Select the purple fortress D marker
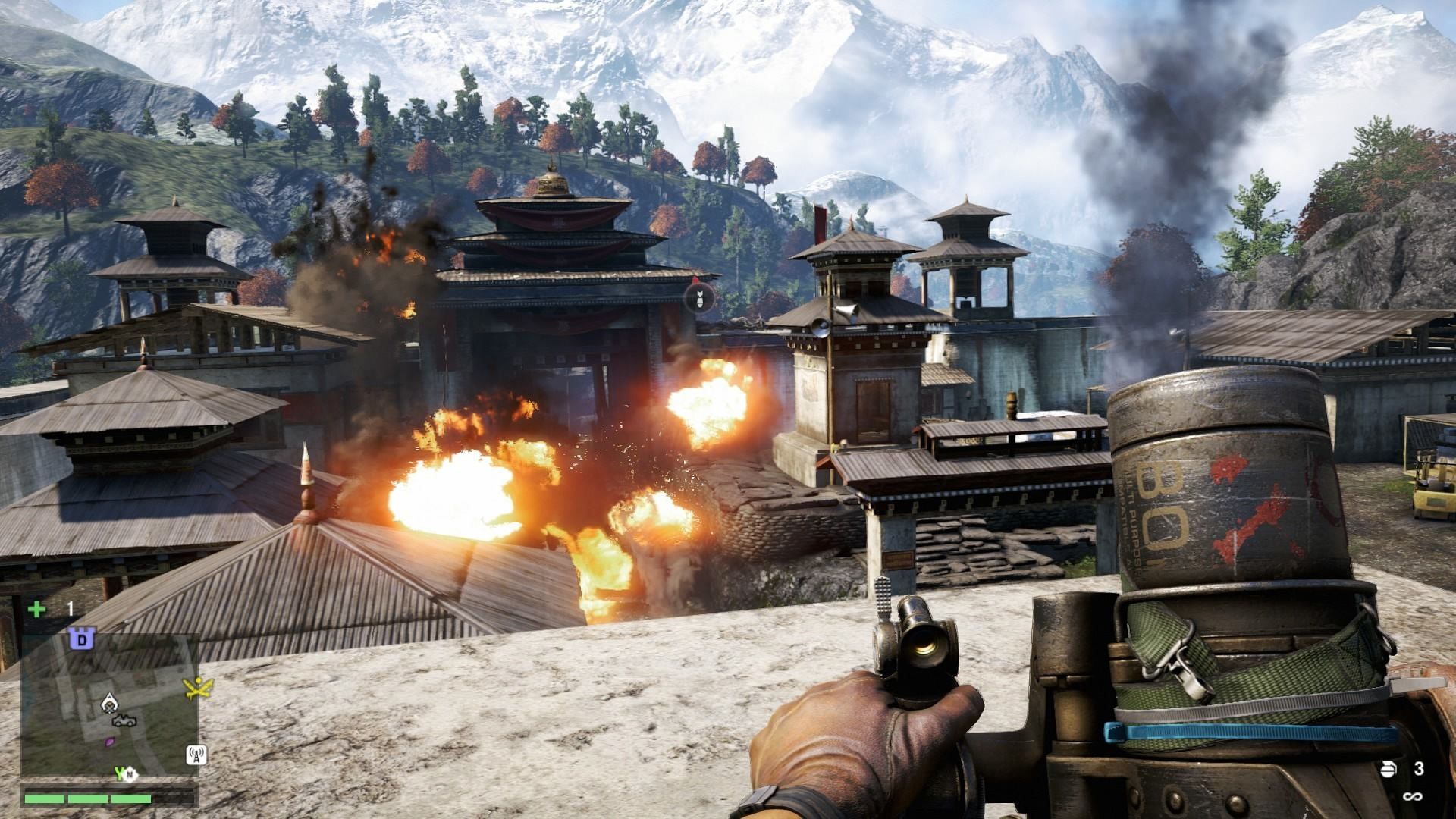Screen dimensions: 1456x819 [x=81, y=639]
